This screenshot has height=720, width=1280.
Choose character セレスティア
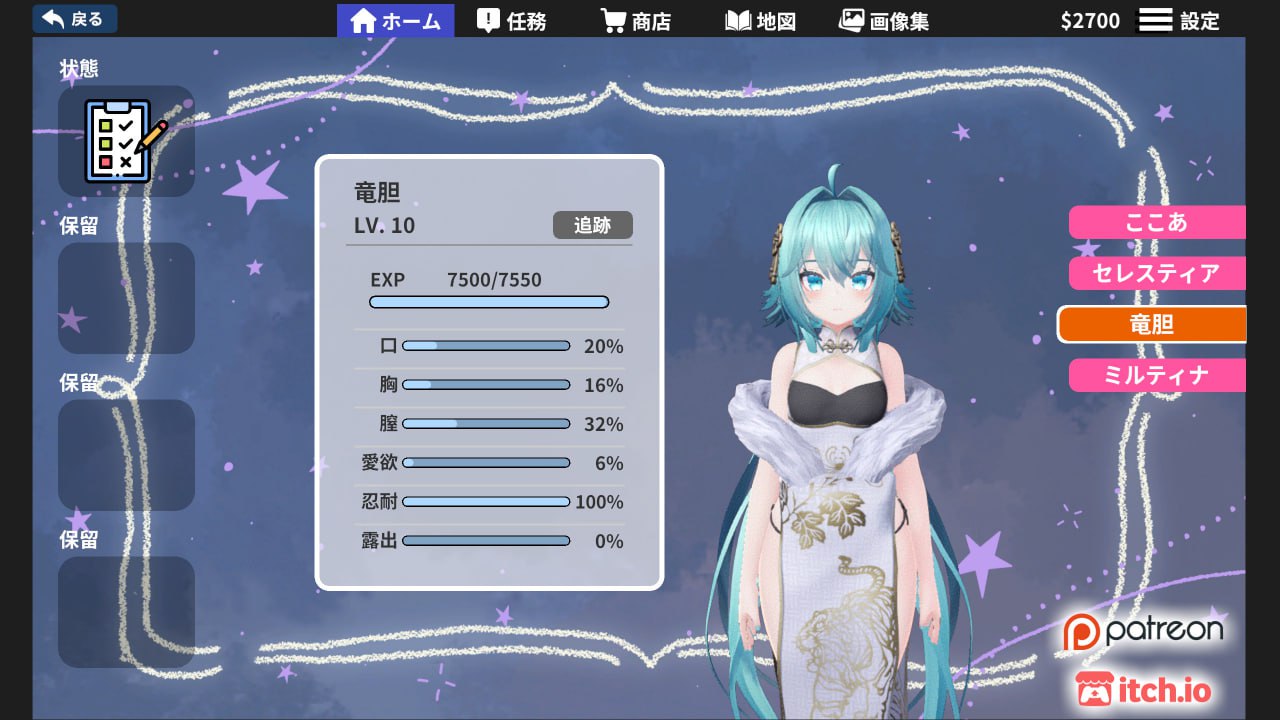[x=1157, y=273]
